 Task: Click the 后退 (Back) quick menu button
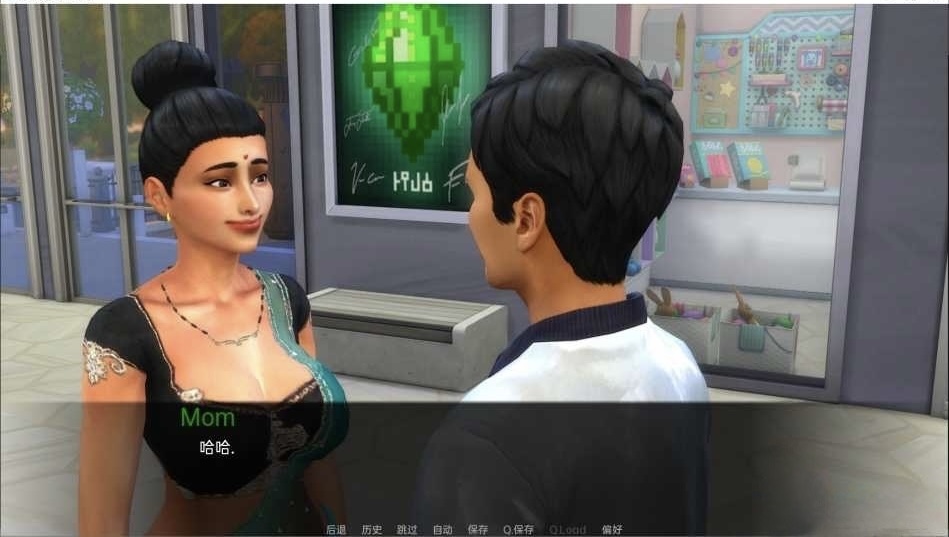336,529
